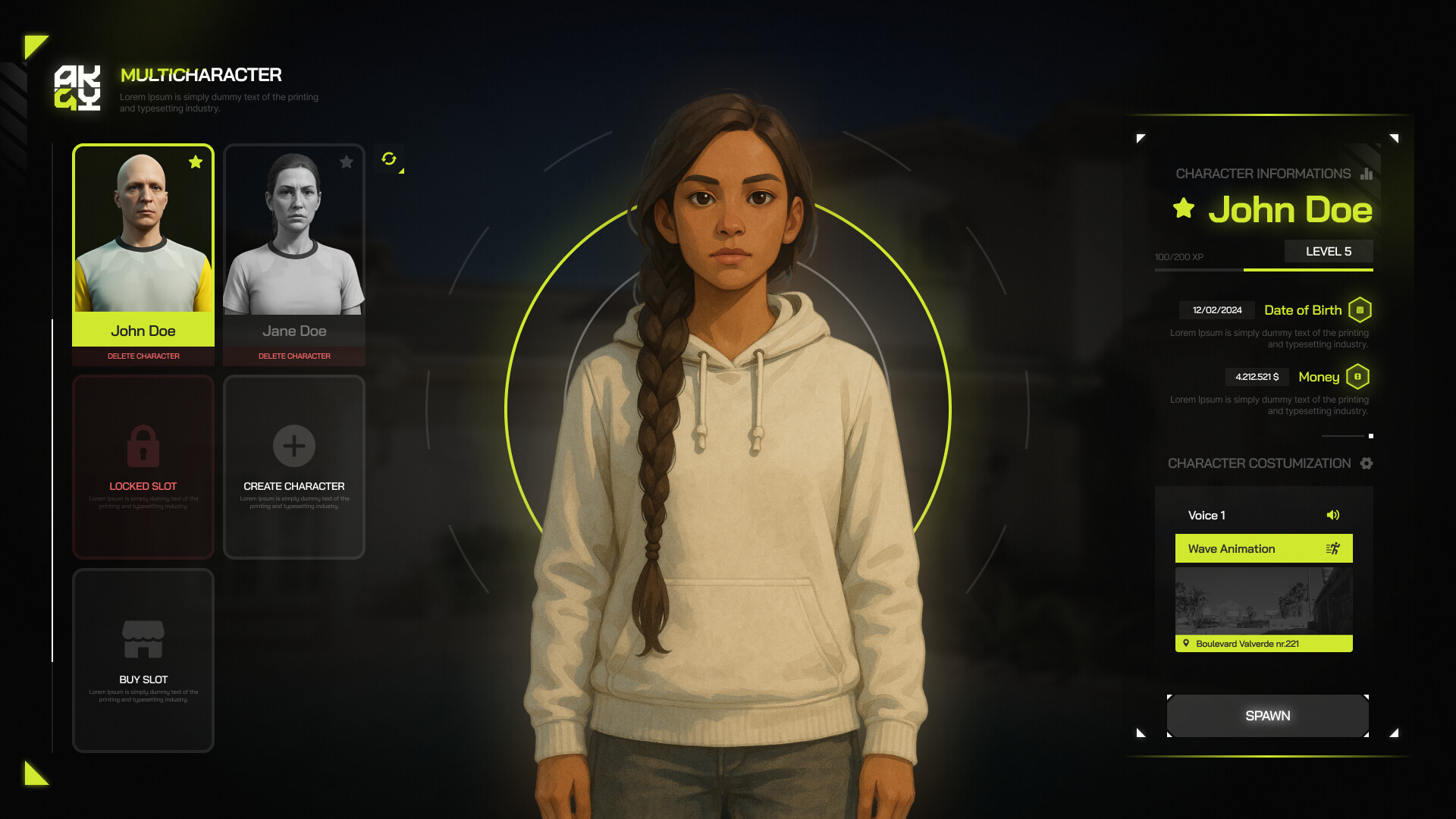Toggle the favorite star on John Doe's card

pos(196,162)
